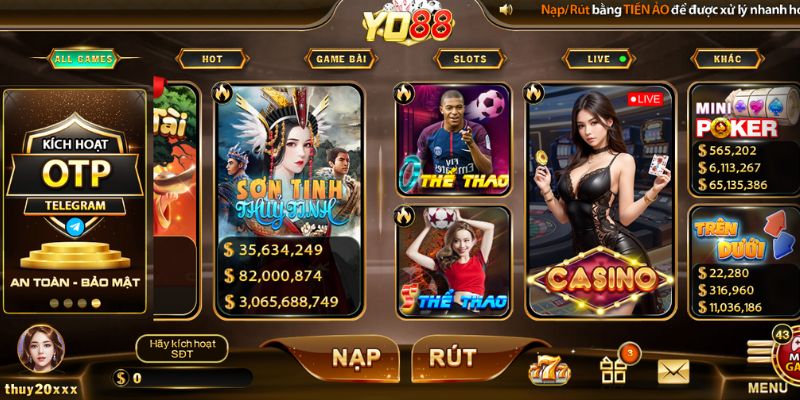800x400 pixels.
Task: Check the envelope mailbox icon
Action: pyautogui.click(x=673, y=372)
